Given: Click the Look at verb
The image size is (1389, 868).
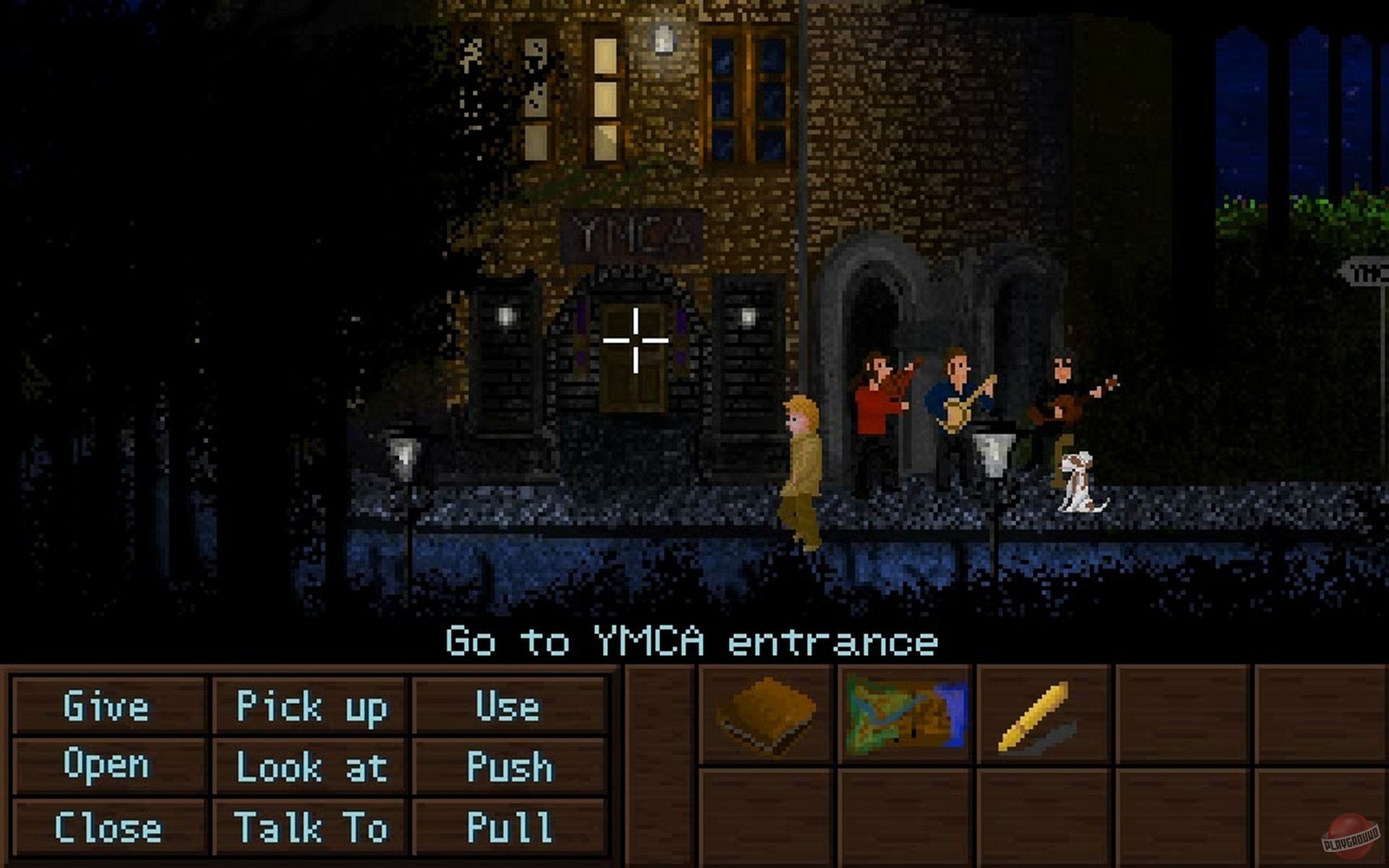Looking at the screenshot, I should point(310,767).
